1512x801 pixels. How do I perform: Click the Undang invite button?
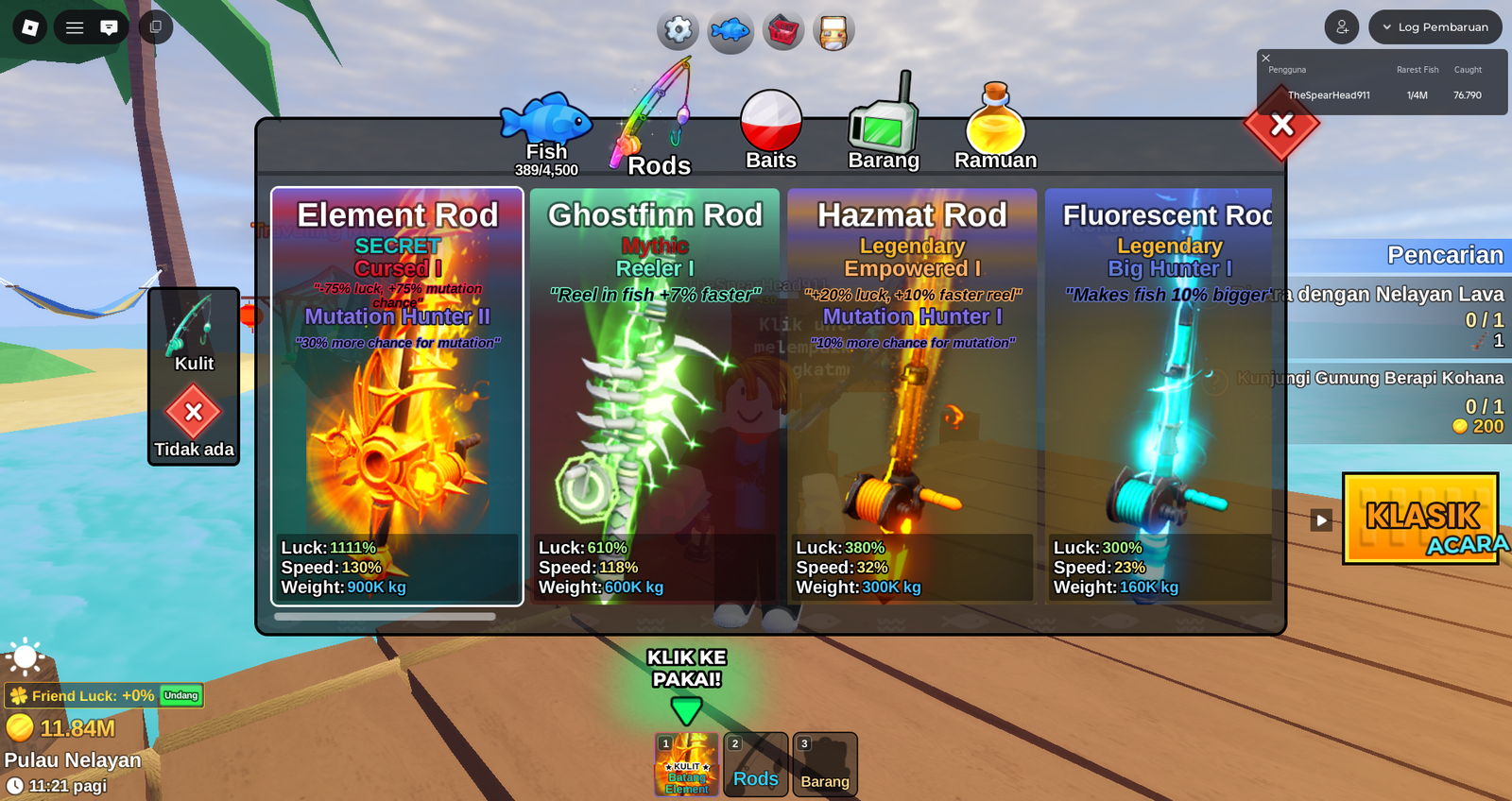[180, 696]
